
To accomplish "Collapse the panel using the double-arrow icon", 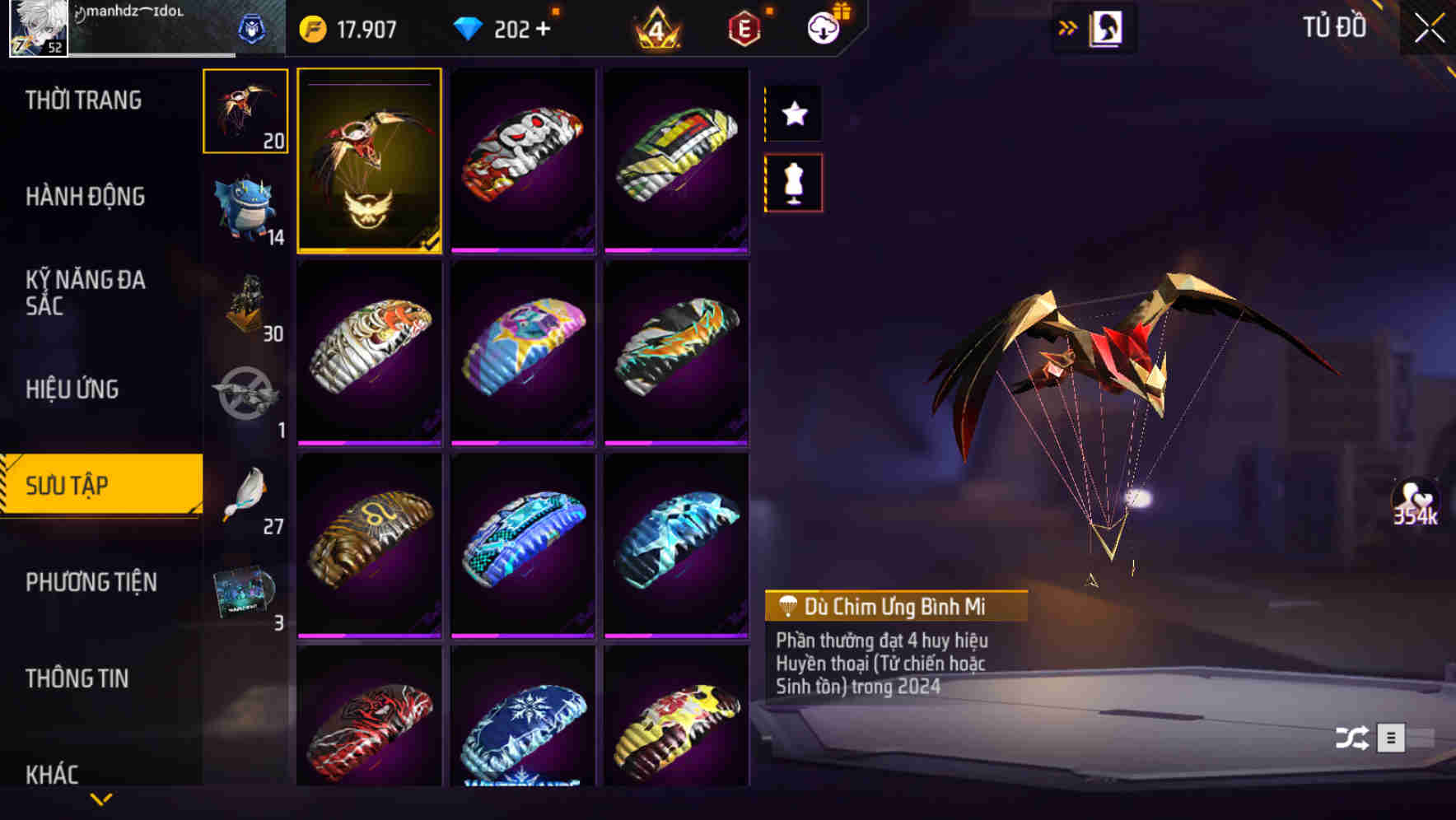I will [1068, 26].
